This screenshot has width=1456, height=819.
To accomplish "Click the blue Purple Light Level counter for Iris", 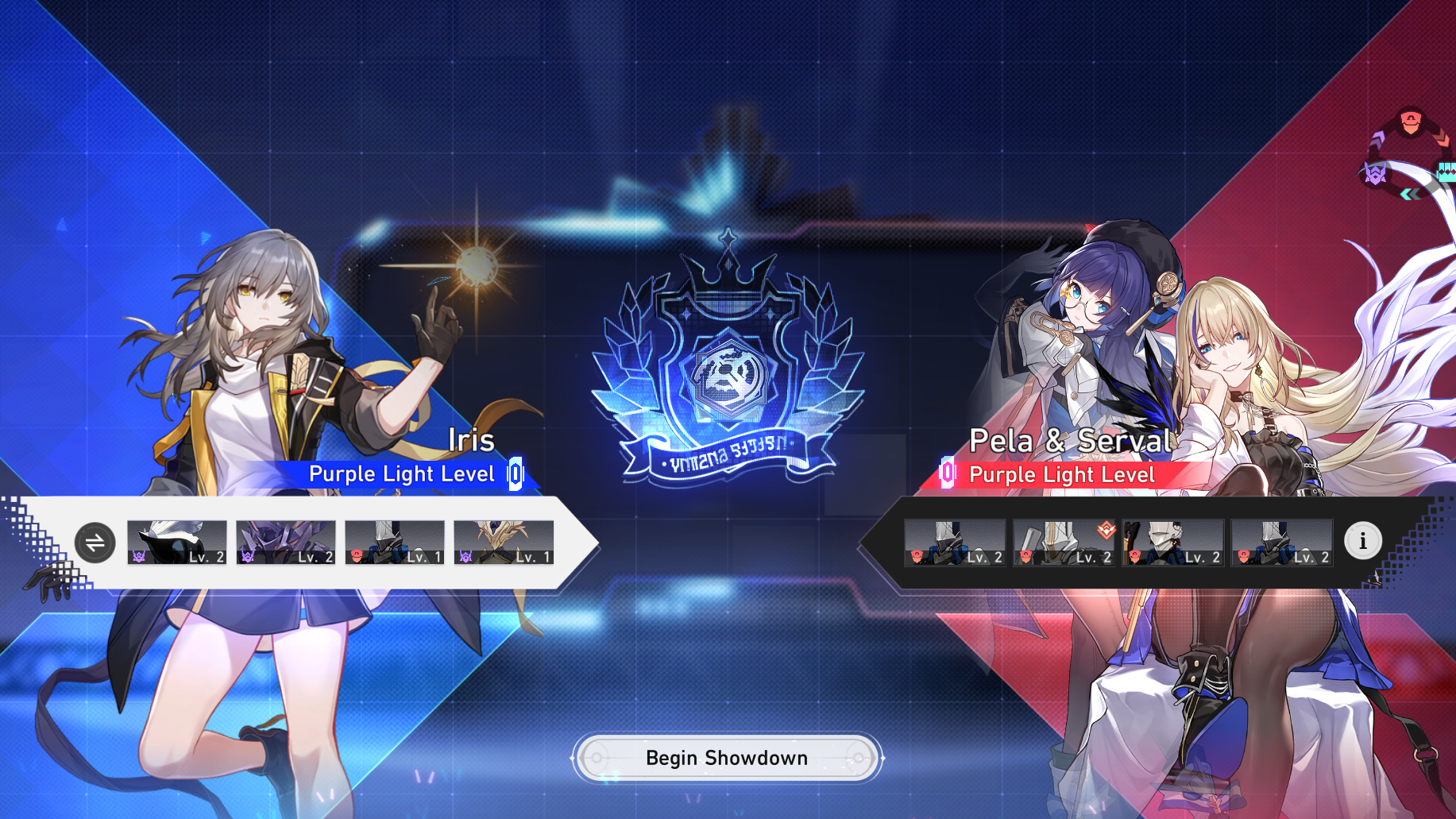I will 515,473.
